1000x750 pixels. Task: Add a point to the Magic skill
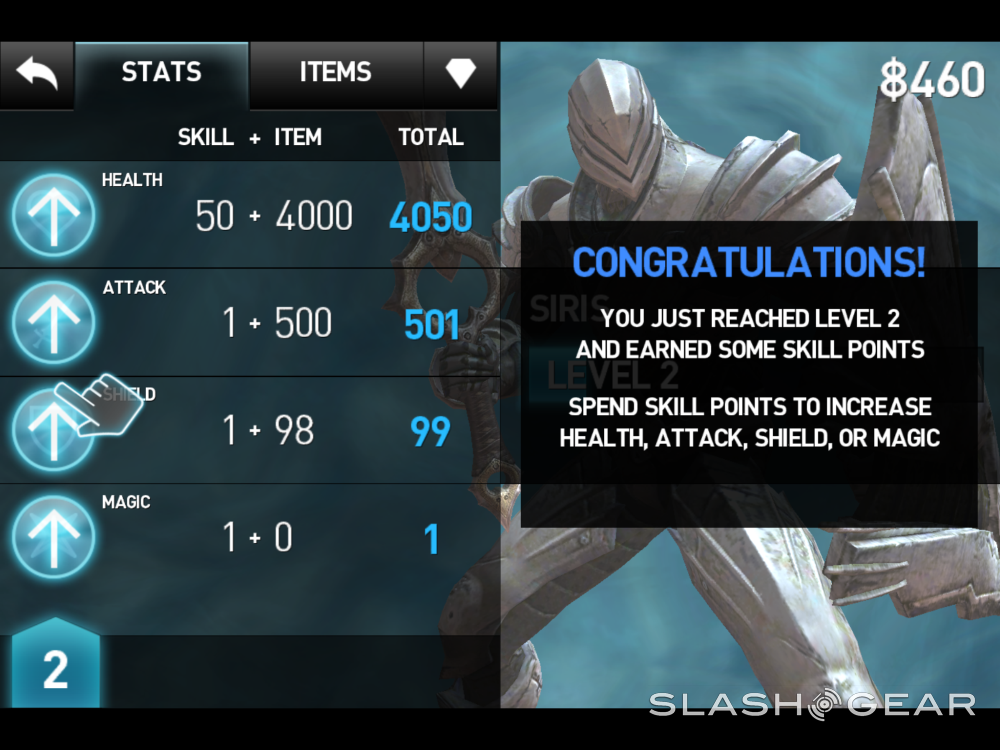pyautogui.click(x=53, y=538)
